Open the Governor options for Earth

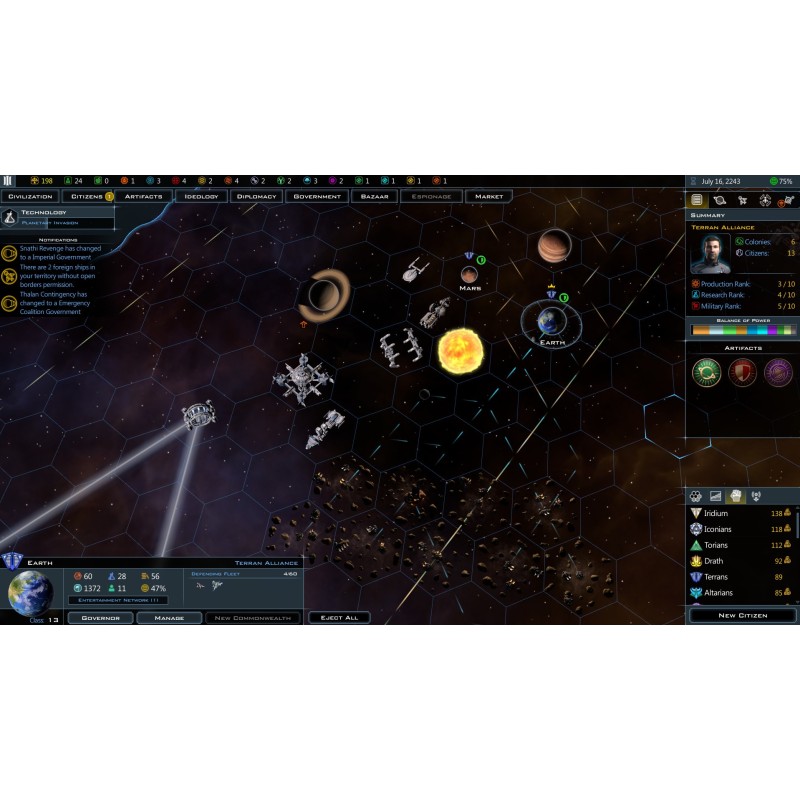100,618
